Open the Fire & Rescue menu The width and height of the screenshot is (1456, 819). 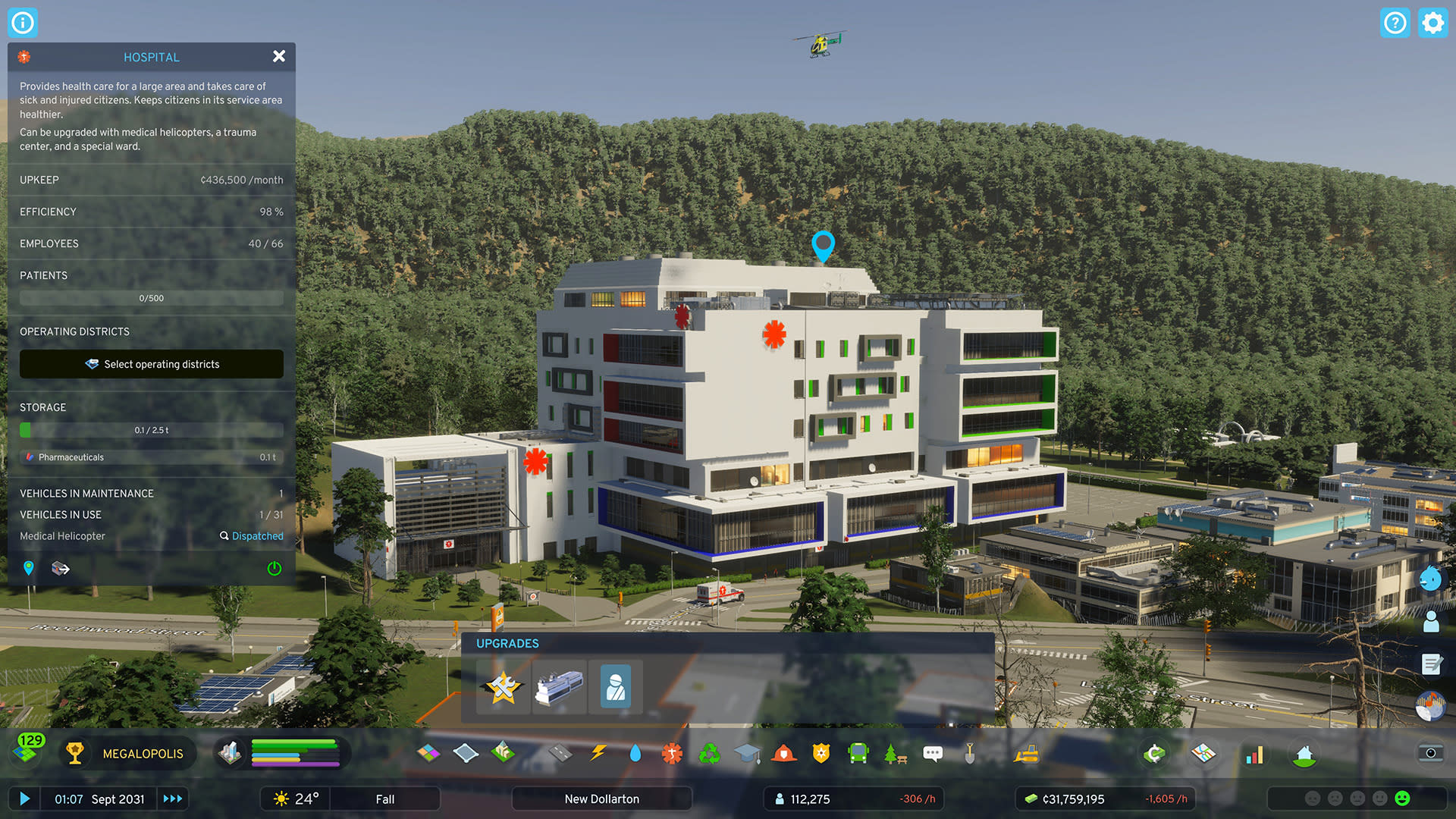tap(784, 753)
